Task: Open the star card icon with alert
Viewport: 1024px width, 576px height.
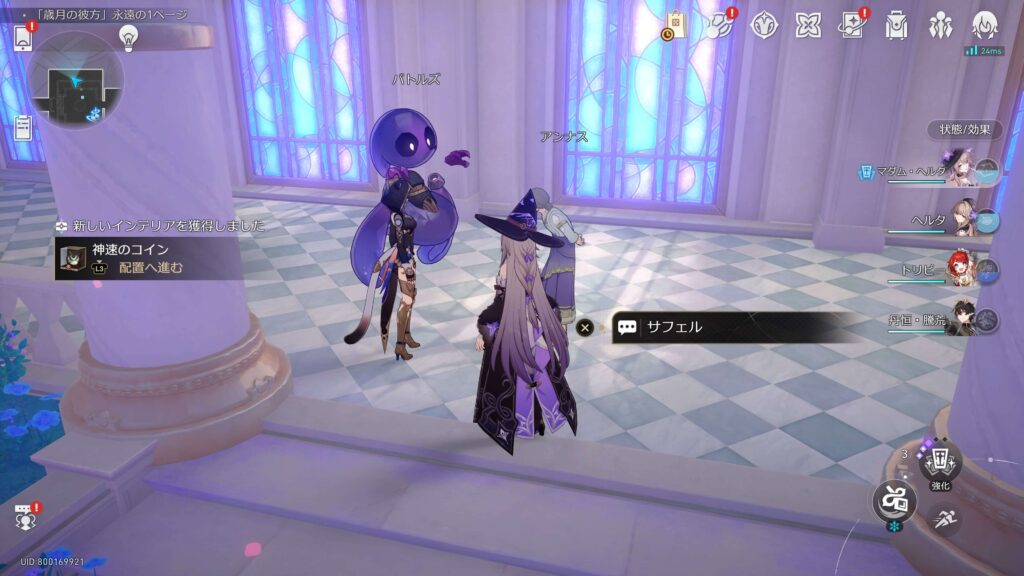Action: 852,25
